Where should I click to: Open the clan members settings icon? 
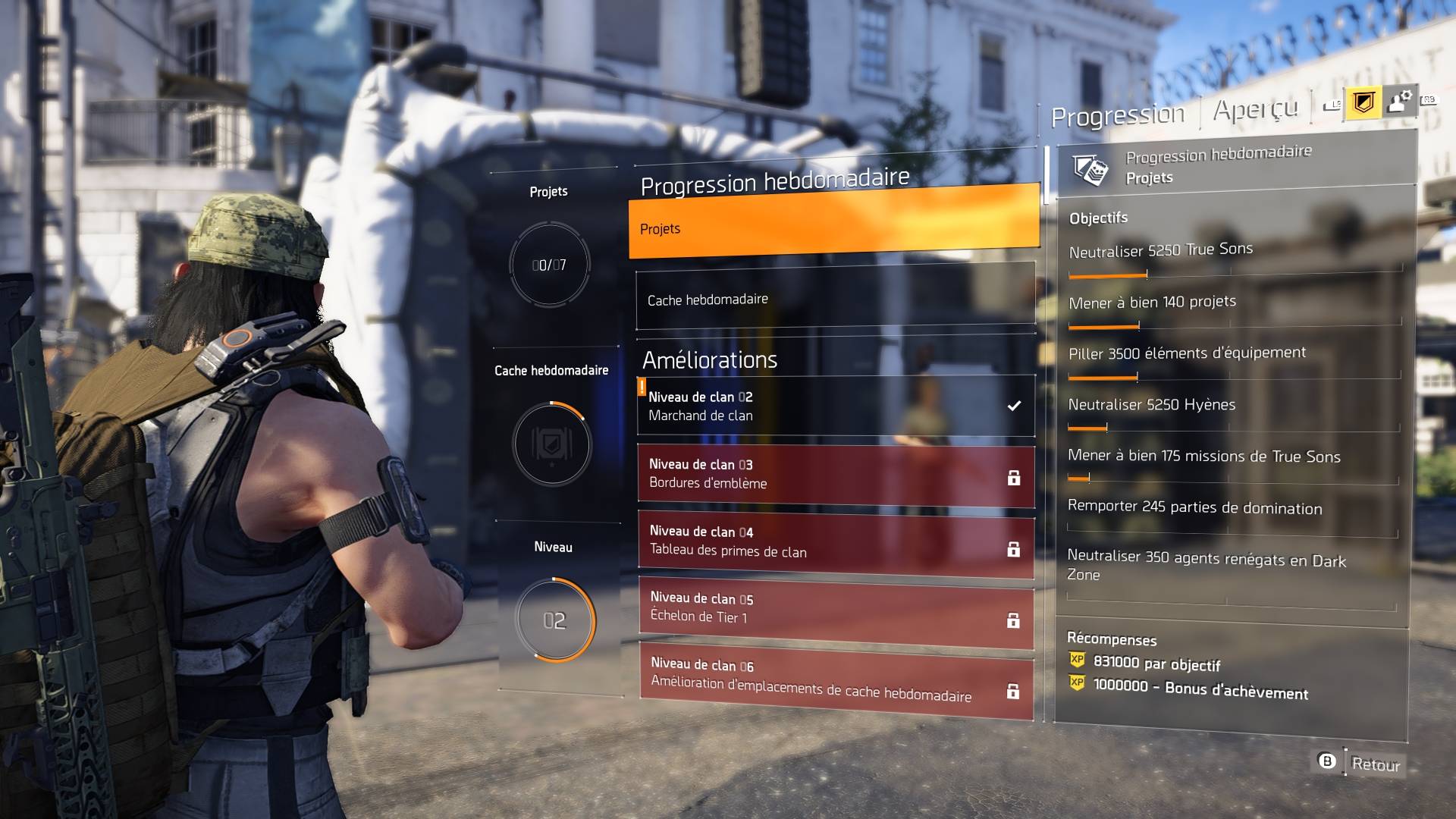pos(1398,101)
